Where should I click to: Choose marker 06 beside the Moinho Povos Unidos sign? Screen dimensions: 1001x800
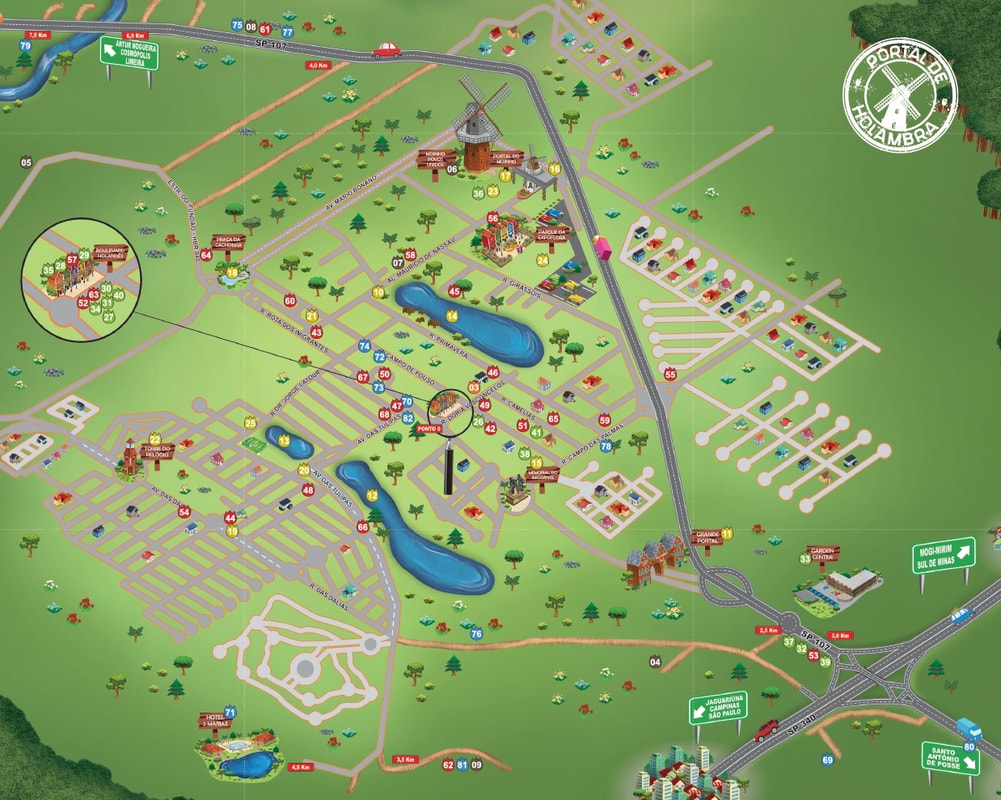coord(452,169)
